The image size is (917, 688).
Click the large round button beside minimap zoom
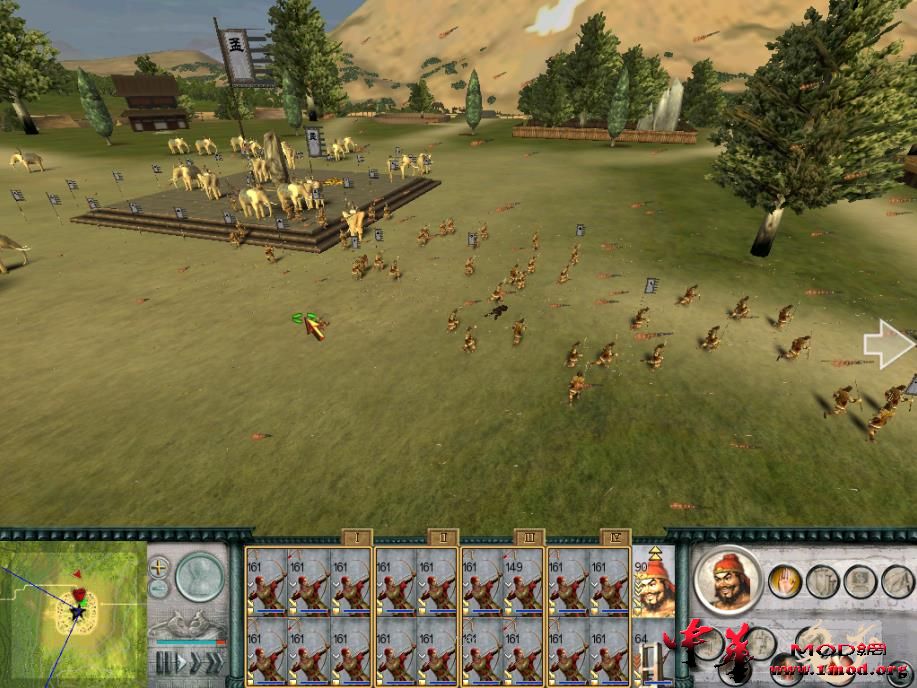point(201,577)
